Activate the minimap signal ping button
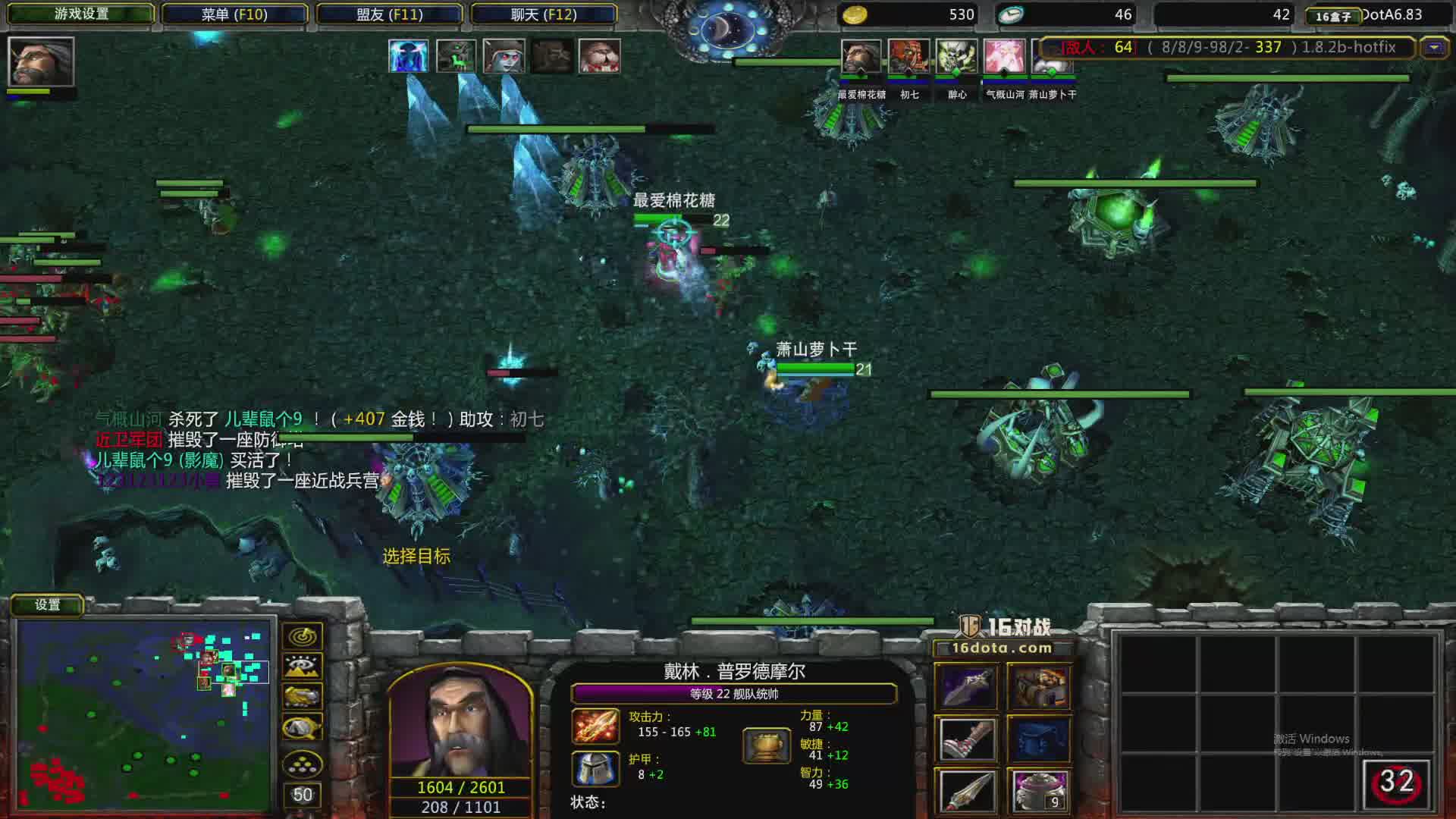 (x=302, y=636)
